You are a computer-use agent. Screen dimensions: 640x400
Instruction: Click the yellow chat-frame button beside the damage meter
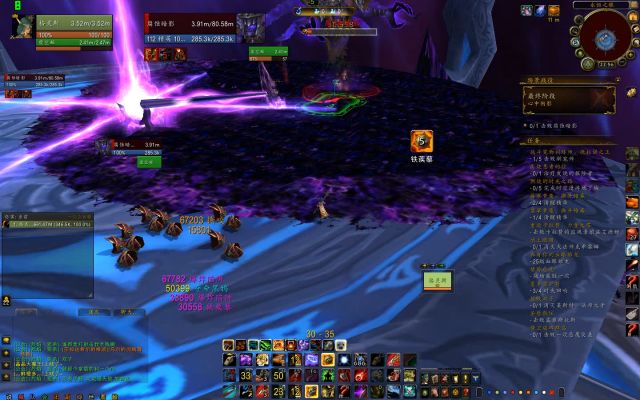coord(6,299)
